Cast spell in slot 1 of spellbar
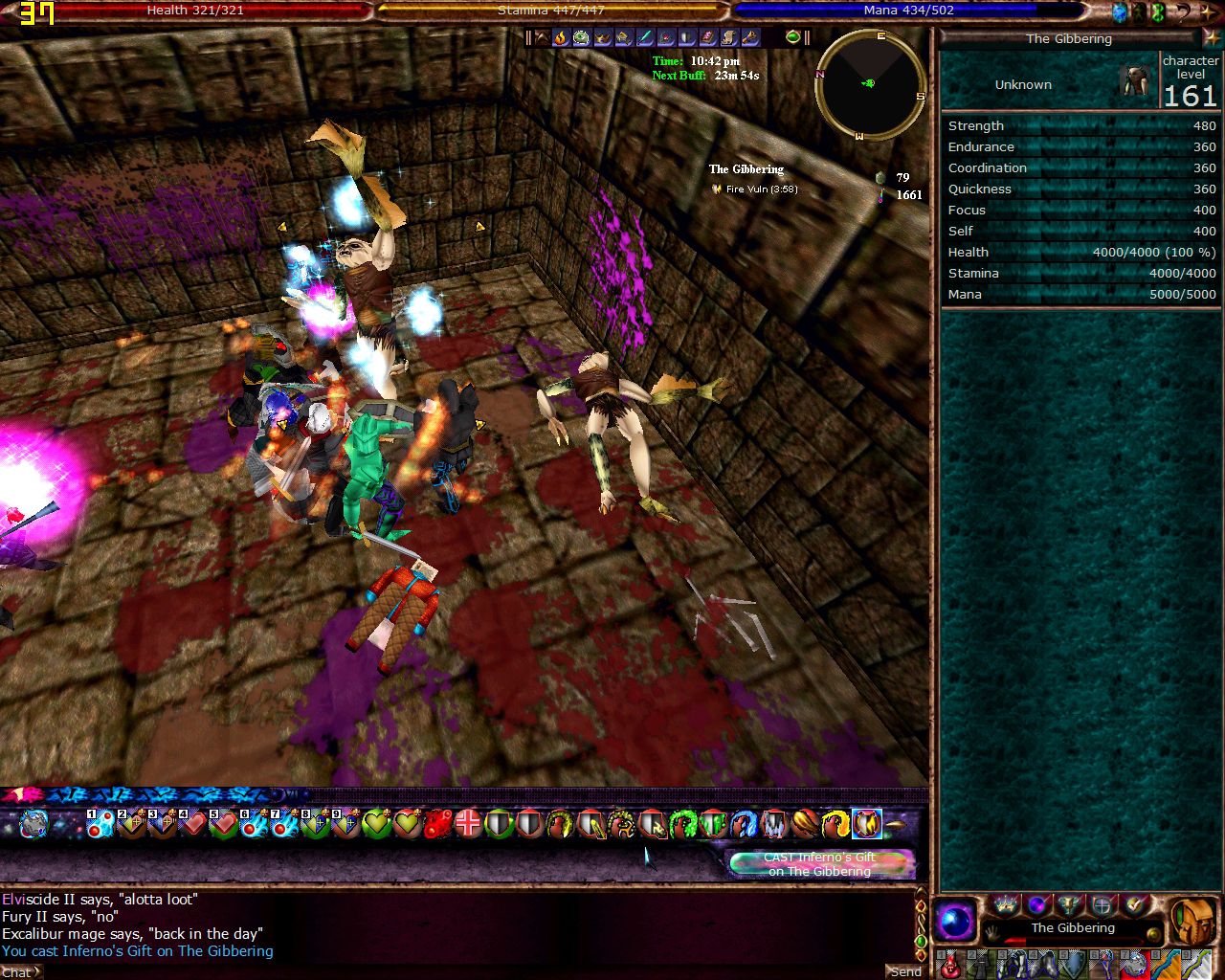Screen dimensions: 1225x980 100,823
